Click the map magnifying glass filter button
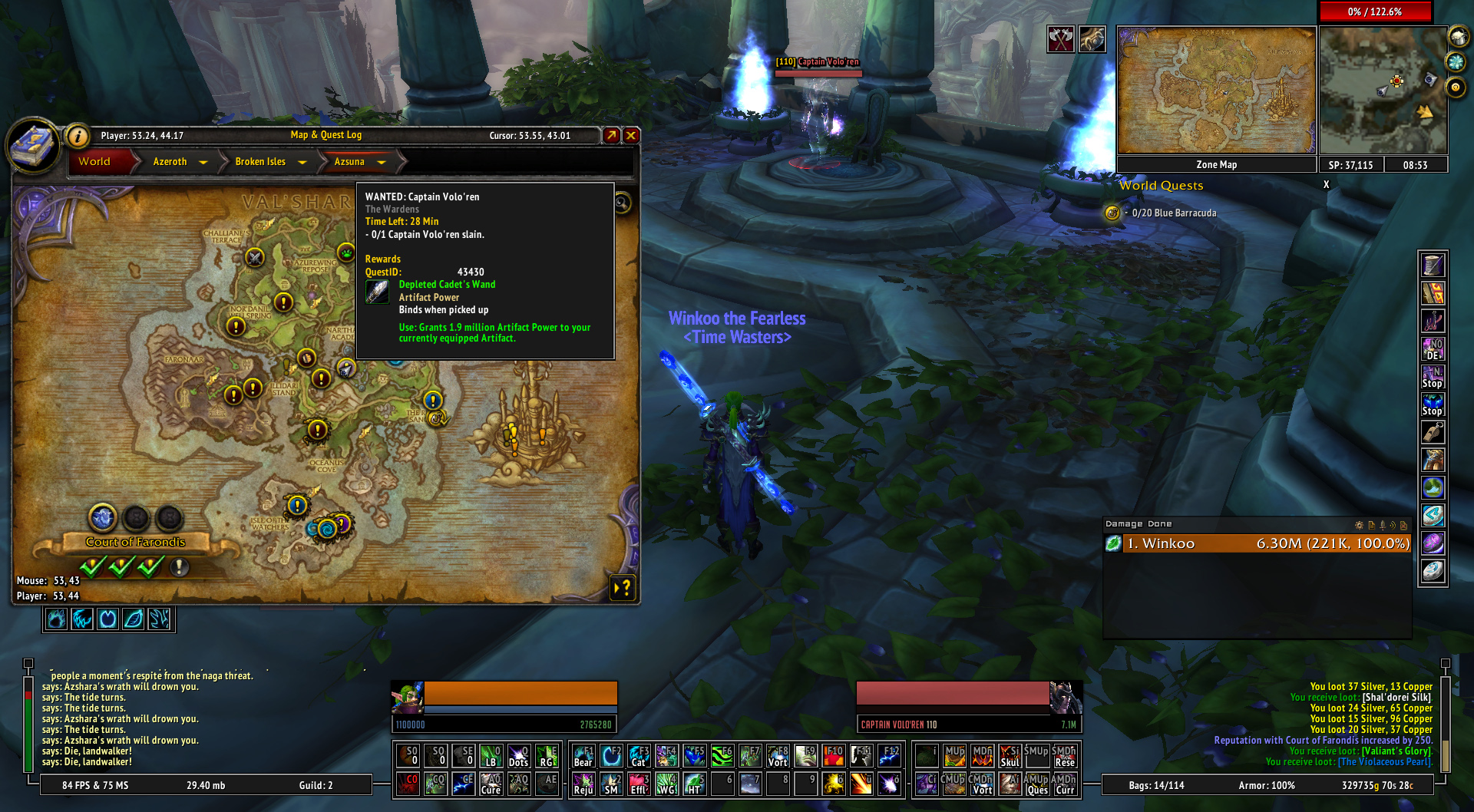Viewport: 1474px width, 812px height. click(x=622, y=203)
